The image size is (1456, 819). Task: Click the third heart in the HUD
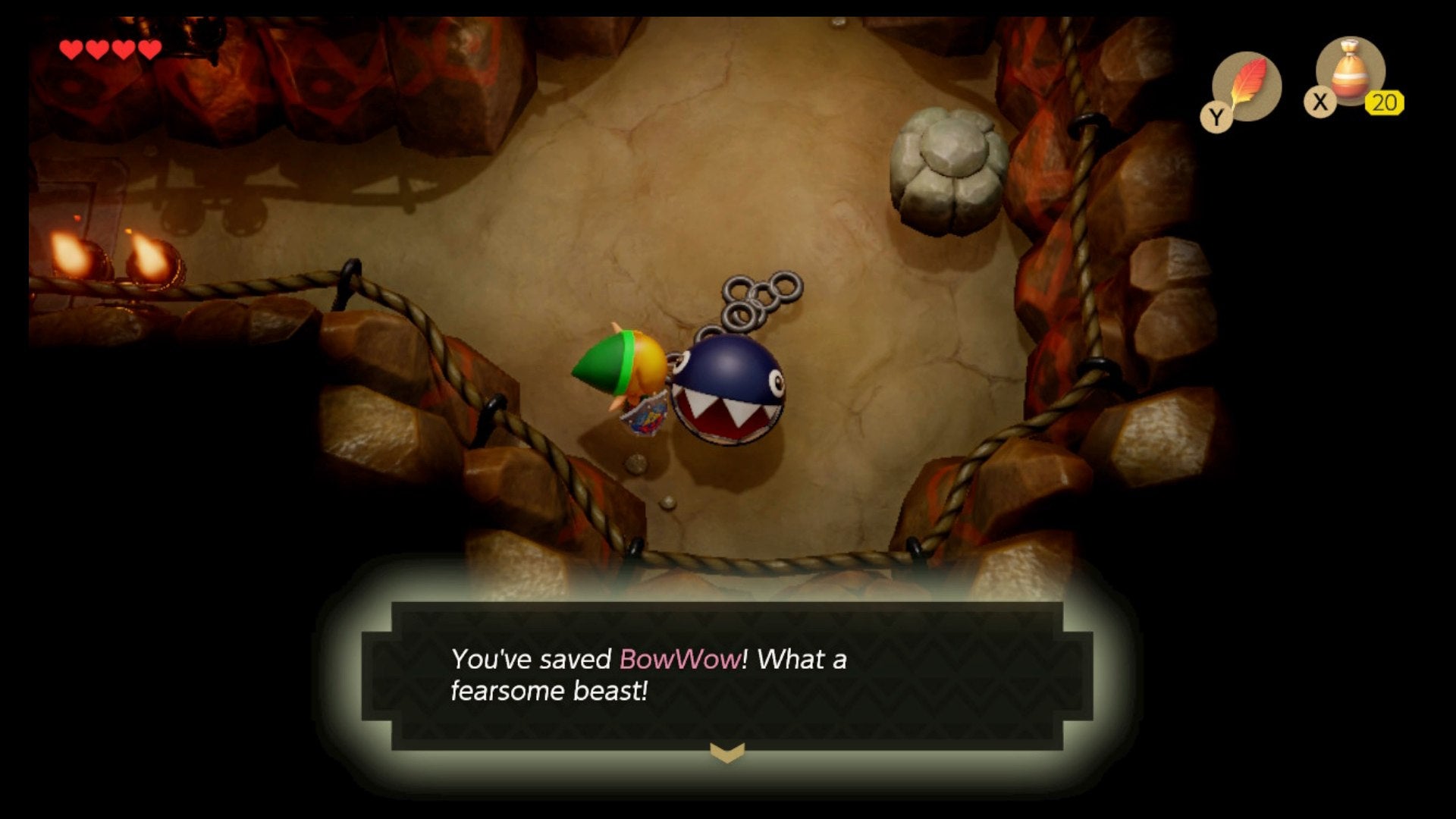tap(123, 49)
